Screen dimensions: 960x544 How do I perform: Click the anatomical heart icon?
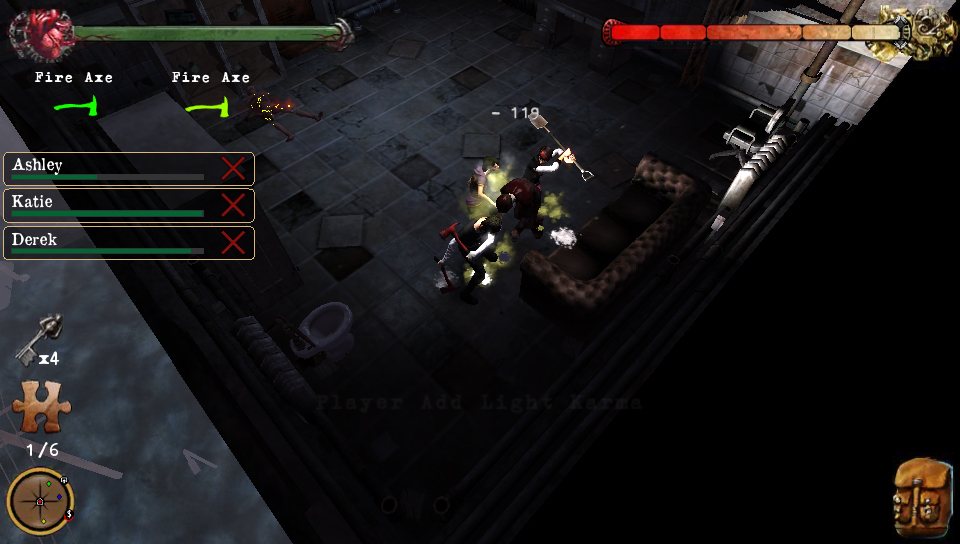(41, 33)
